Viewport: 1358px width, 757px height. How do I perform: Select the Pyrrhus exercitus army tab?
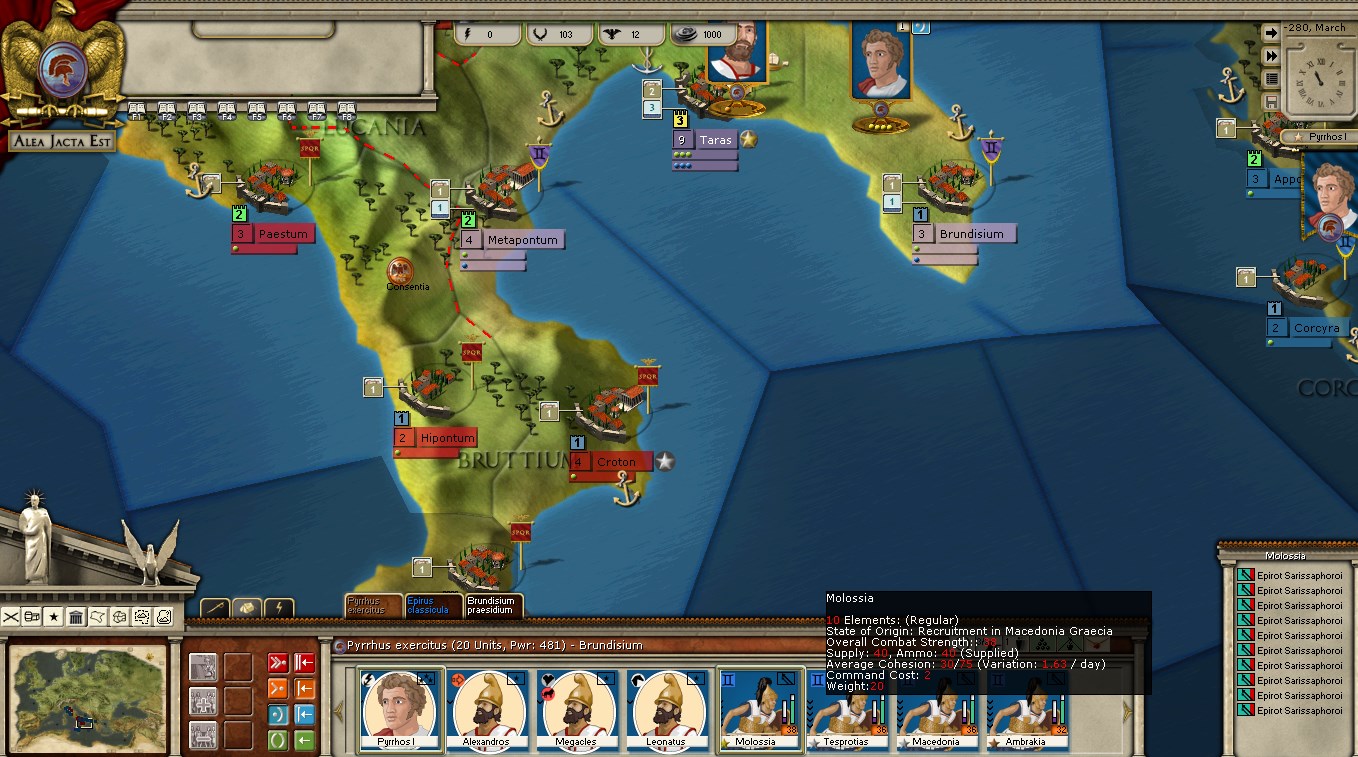[373, 605]
